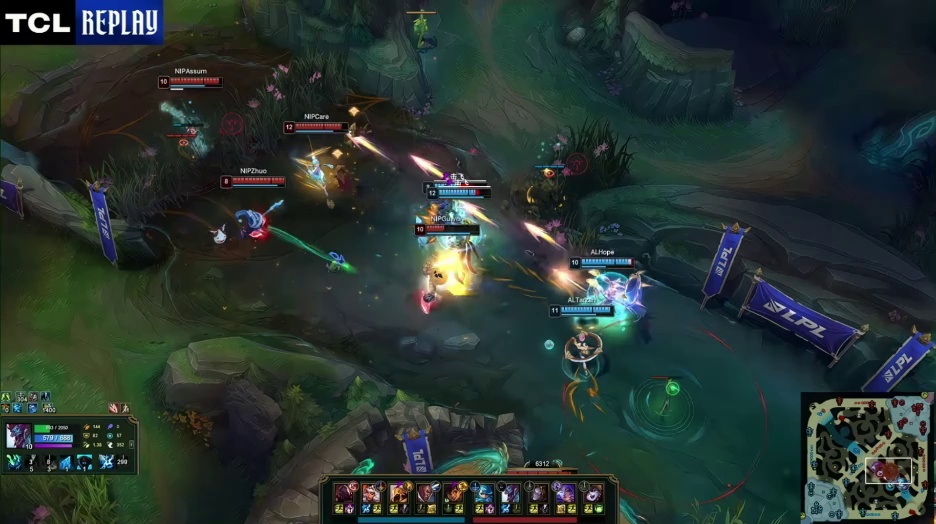Select the purple-haired champion in the team bar
Viewport: 936px width, 524px height.
[x=567, y=492]
